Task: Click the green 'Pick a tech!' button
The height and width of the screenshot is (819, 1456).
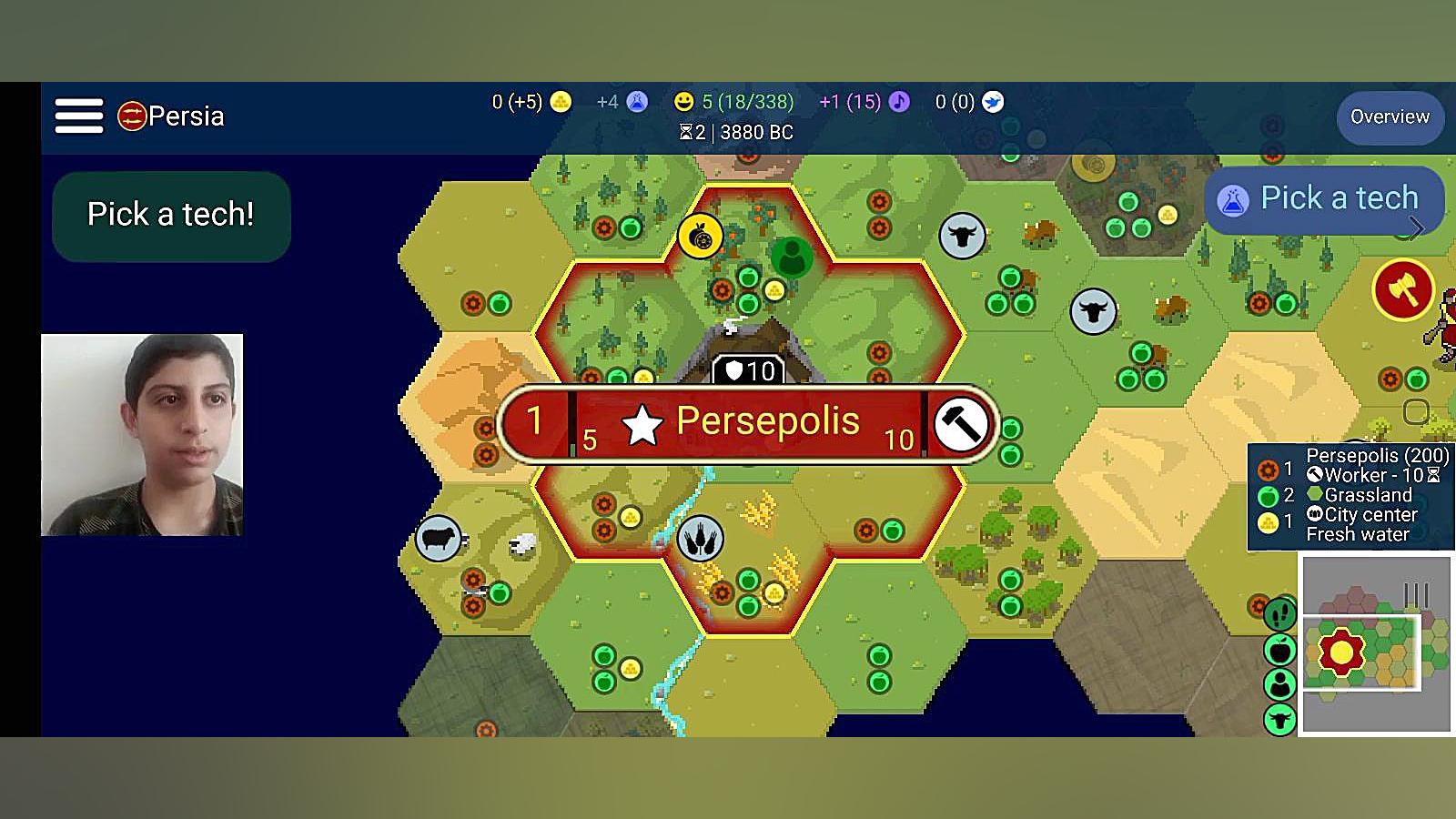Action: (x=171, y=215)
